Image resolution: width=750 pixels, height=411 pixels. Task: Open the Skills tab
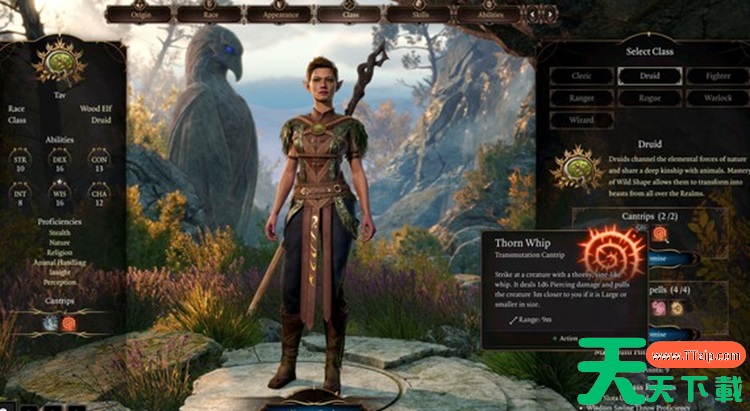[417, 15]
